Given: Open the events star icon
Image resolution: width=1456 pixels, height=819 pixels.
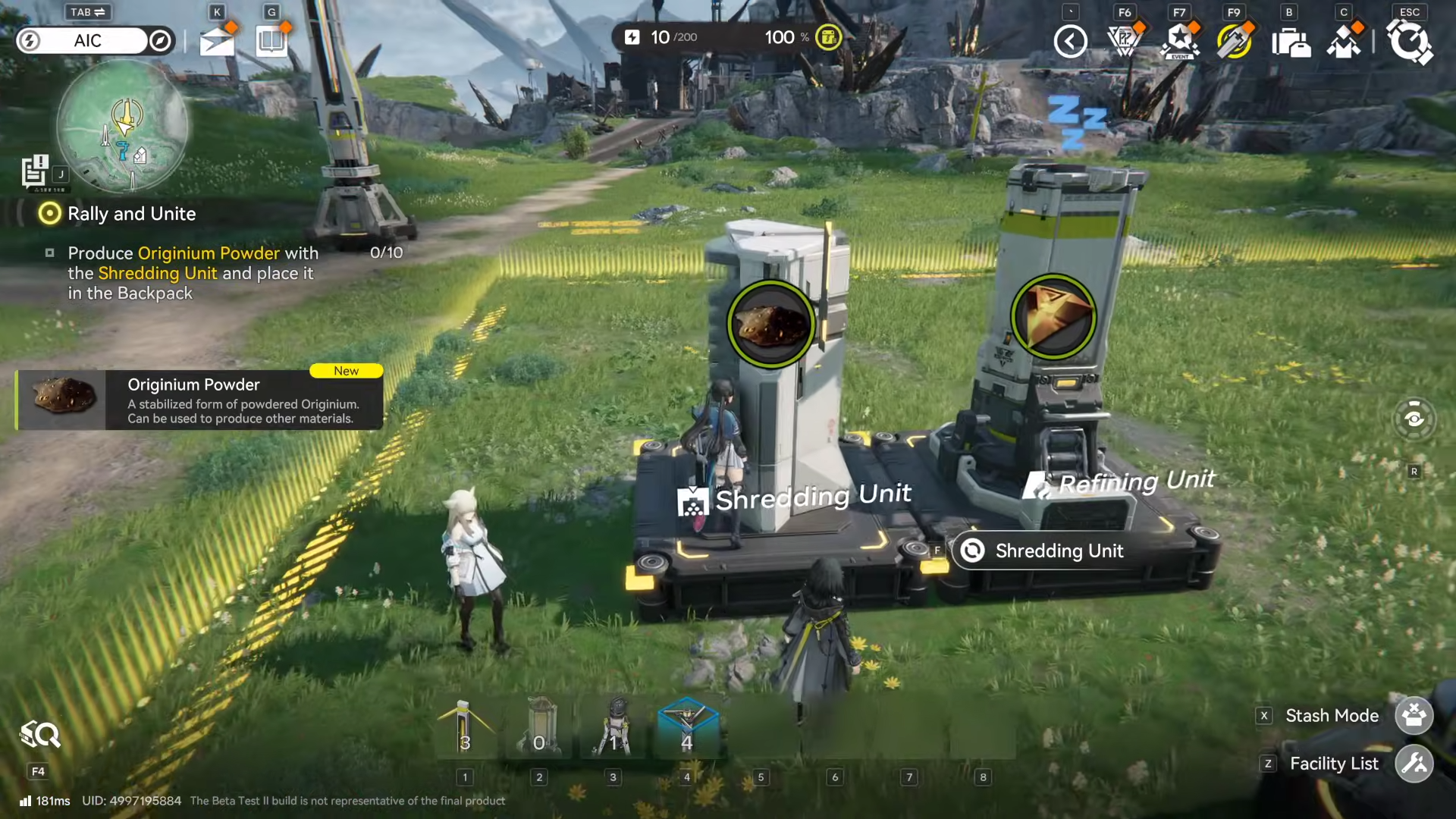Looking at the screenshot, I should tap(1180, 41).
